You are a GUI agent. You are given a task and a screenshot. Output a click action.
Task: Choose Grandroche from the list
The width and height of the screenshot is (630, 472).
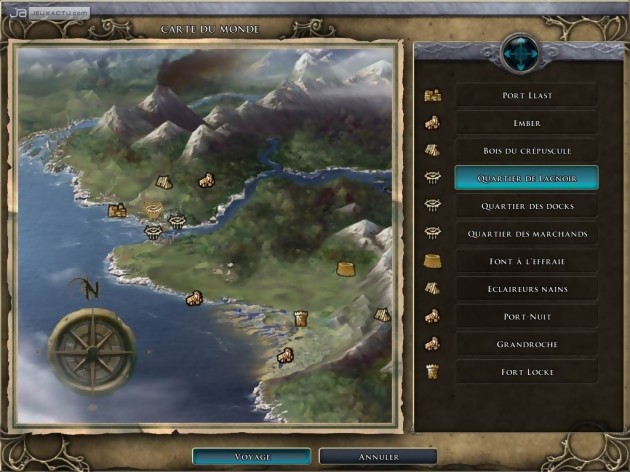(x=526, y=344)
